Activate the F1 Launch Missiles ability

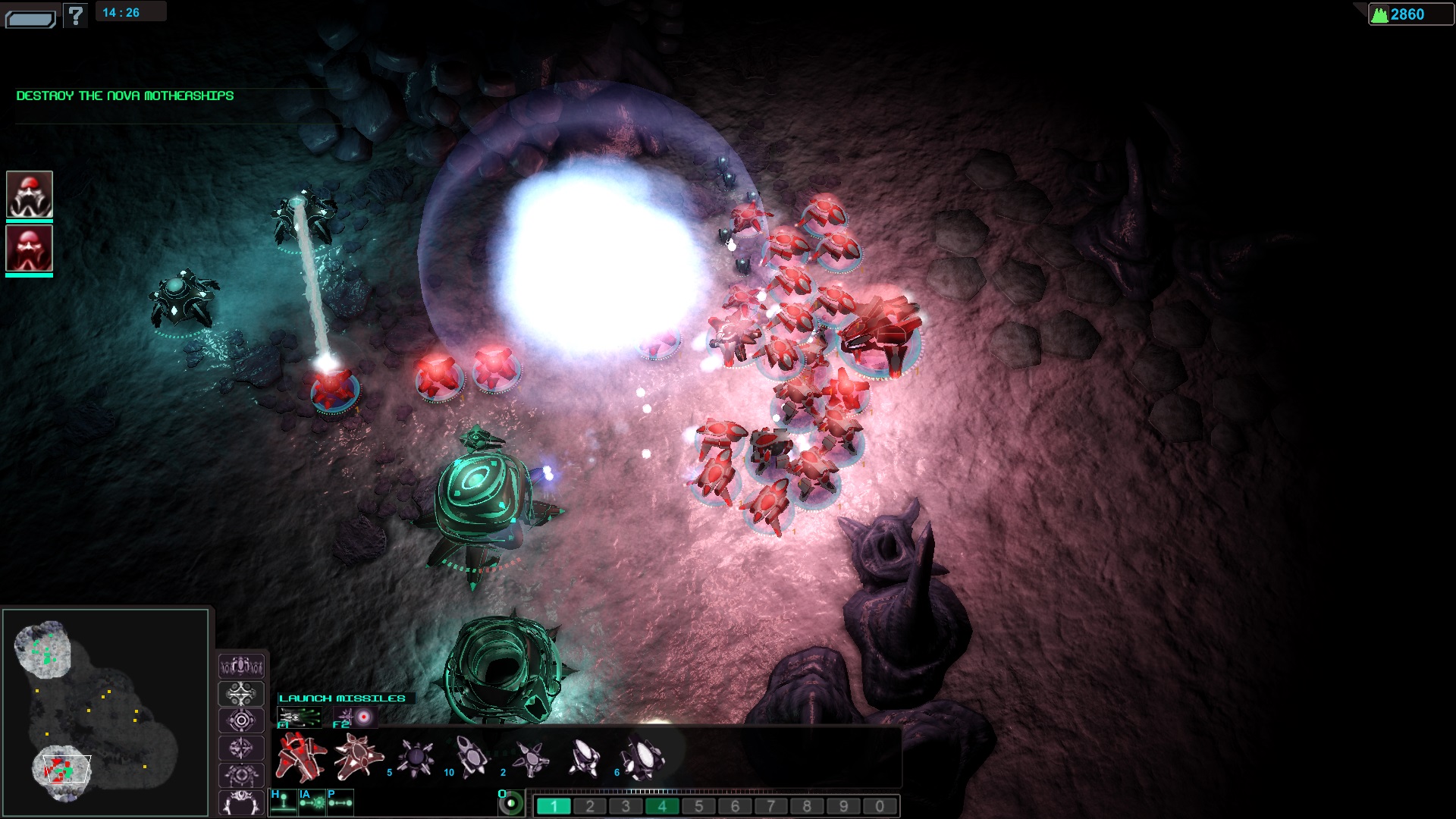[301, 717]
